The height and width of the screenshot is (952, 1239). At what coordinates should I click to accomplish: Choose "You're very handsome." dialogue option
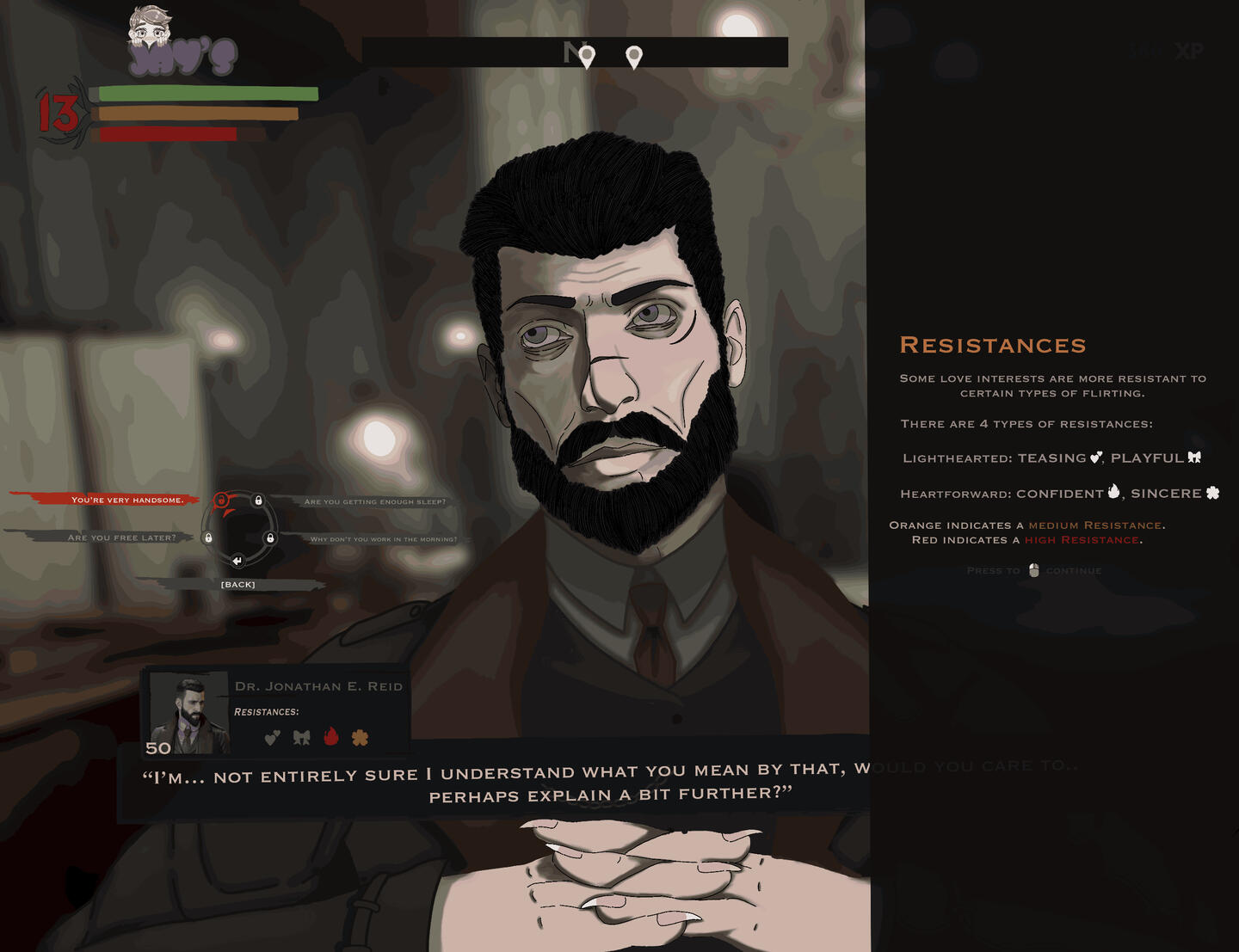(x=127, y=500)
